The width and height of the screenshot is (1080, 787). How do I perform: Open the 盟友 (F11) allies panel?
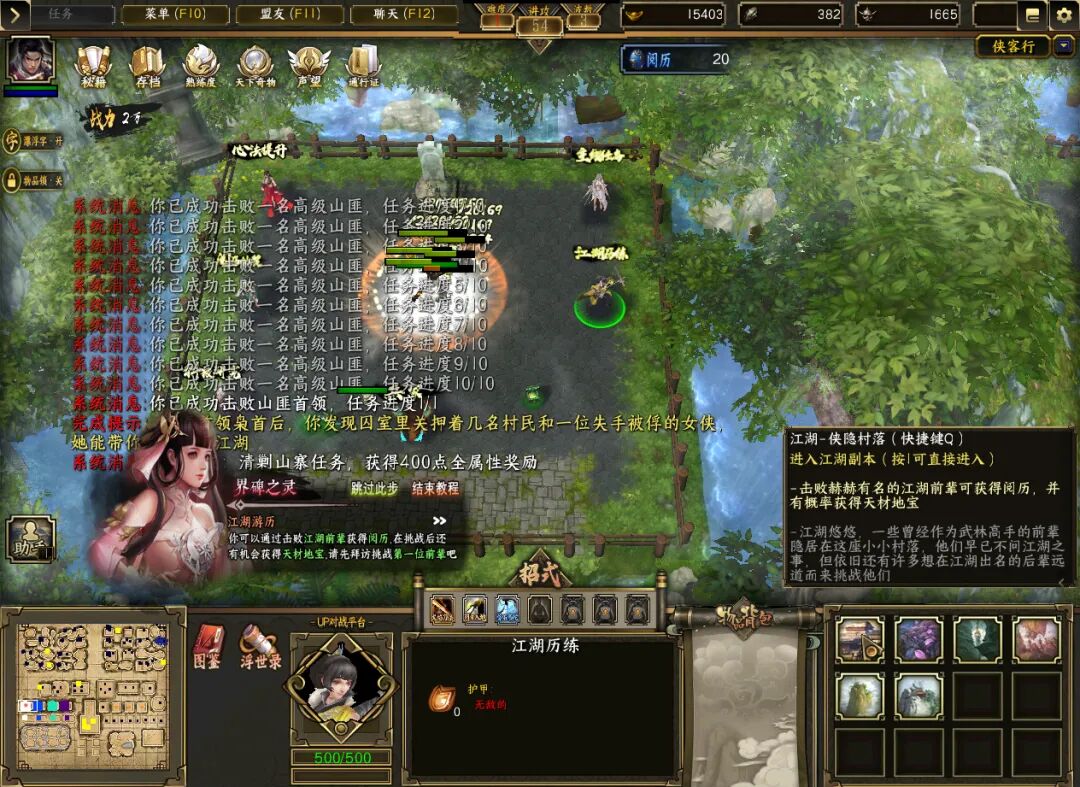pos(289,15)
